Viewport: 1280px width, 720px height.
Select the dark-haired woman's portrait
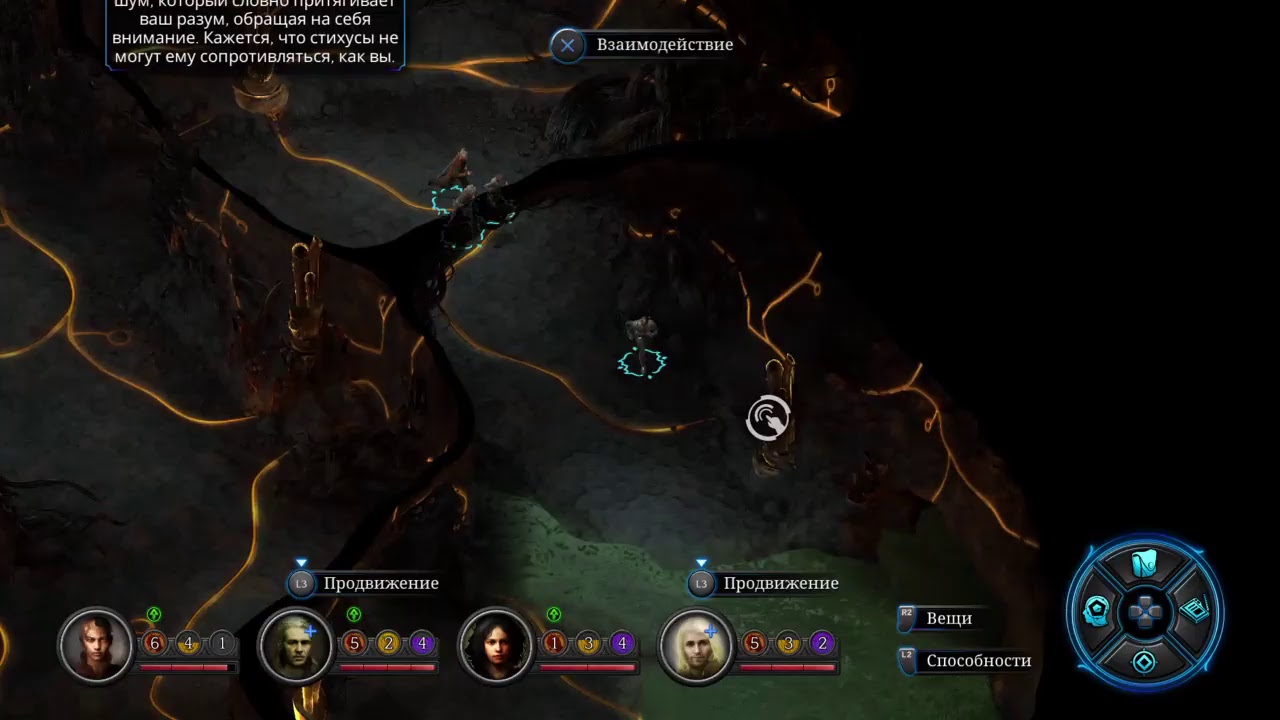coord(496,646)
